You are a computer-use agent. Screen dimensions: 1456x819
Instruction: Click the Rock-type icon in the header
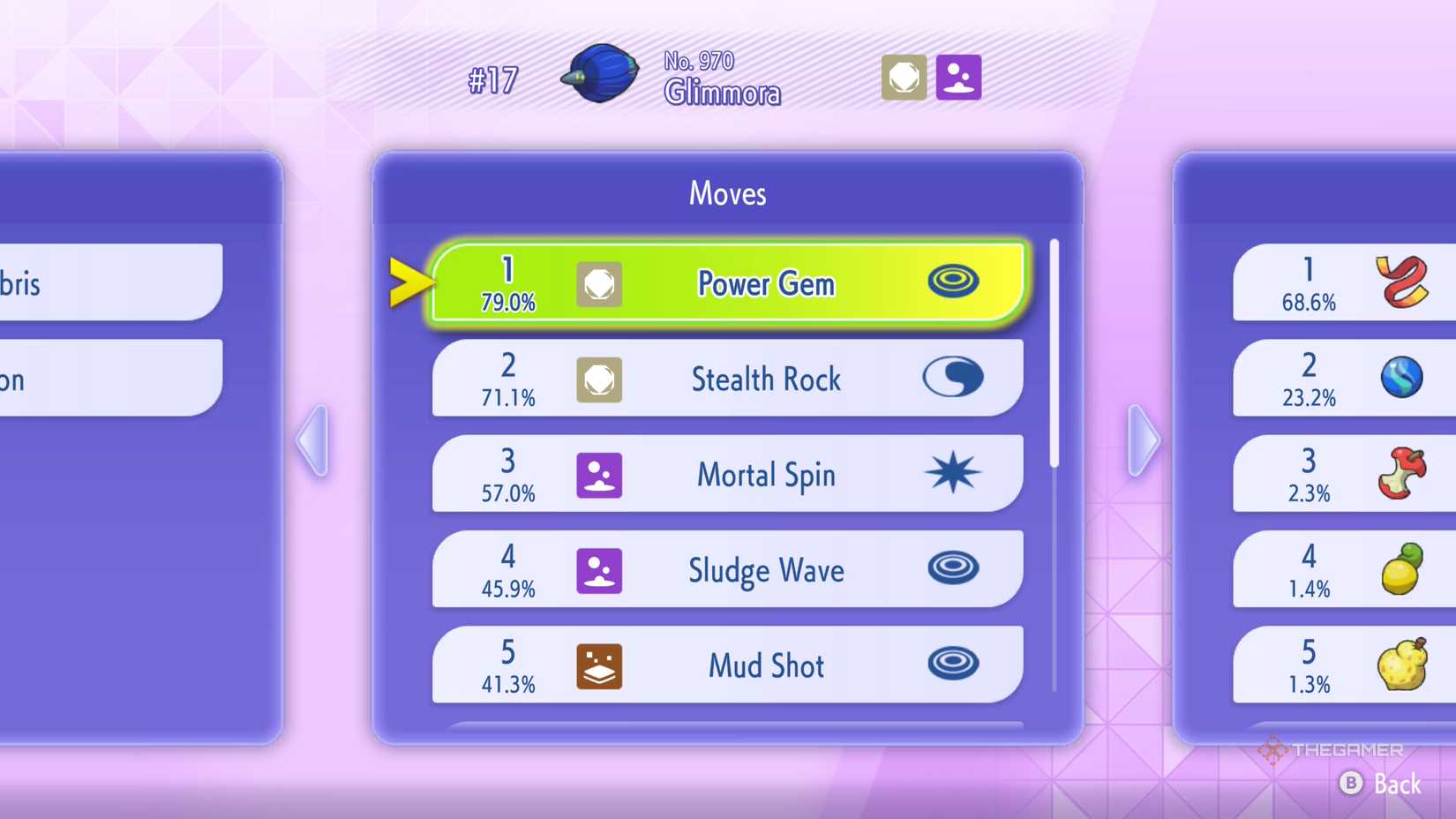coord(903,78)
